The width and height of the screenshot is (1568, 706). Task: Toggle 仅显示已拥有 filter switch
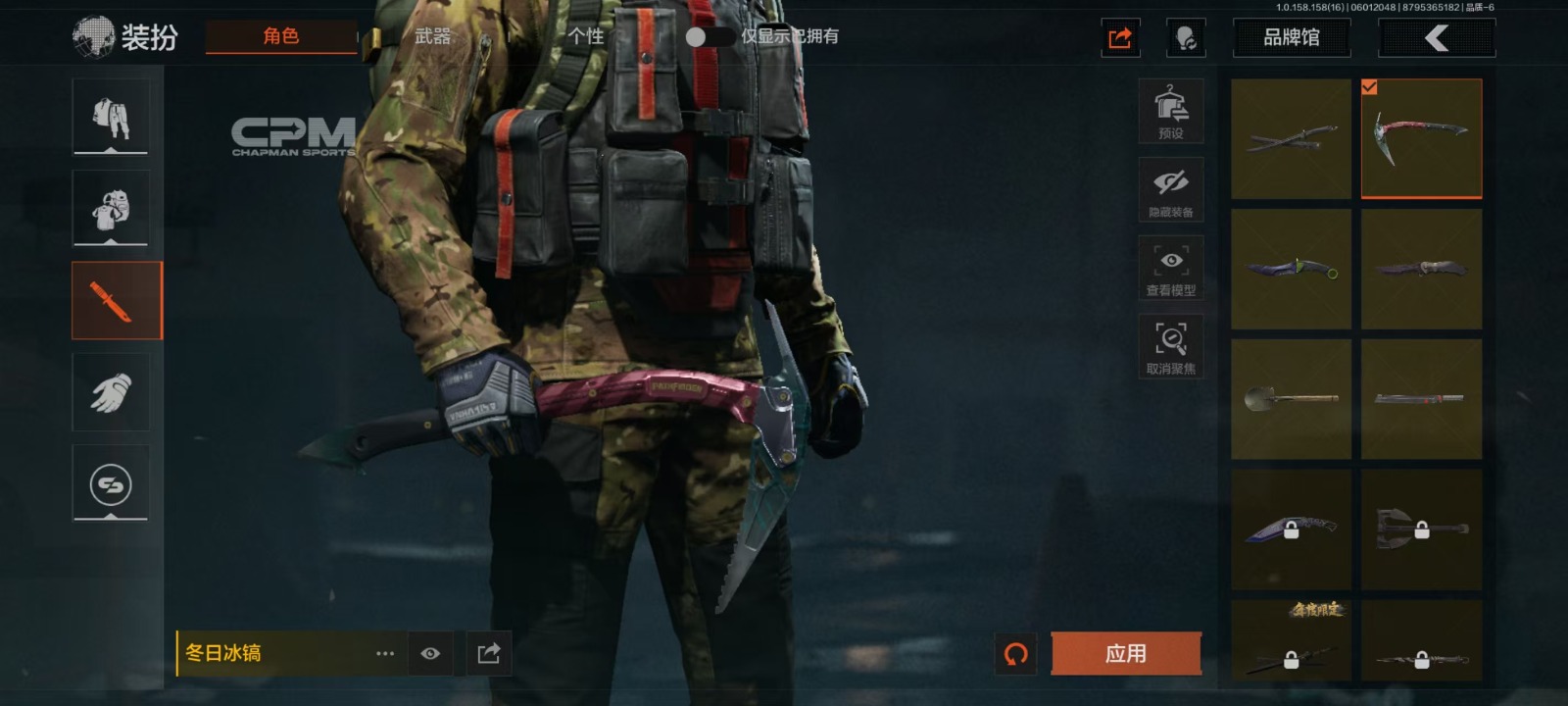click(709, 36)
